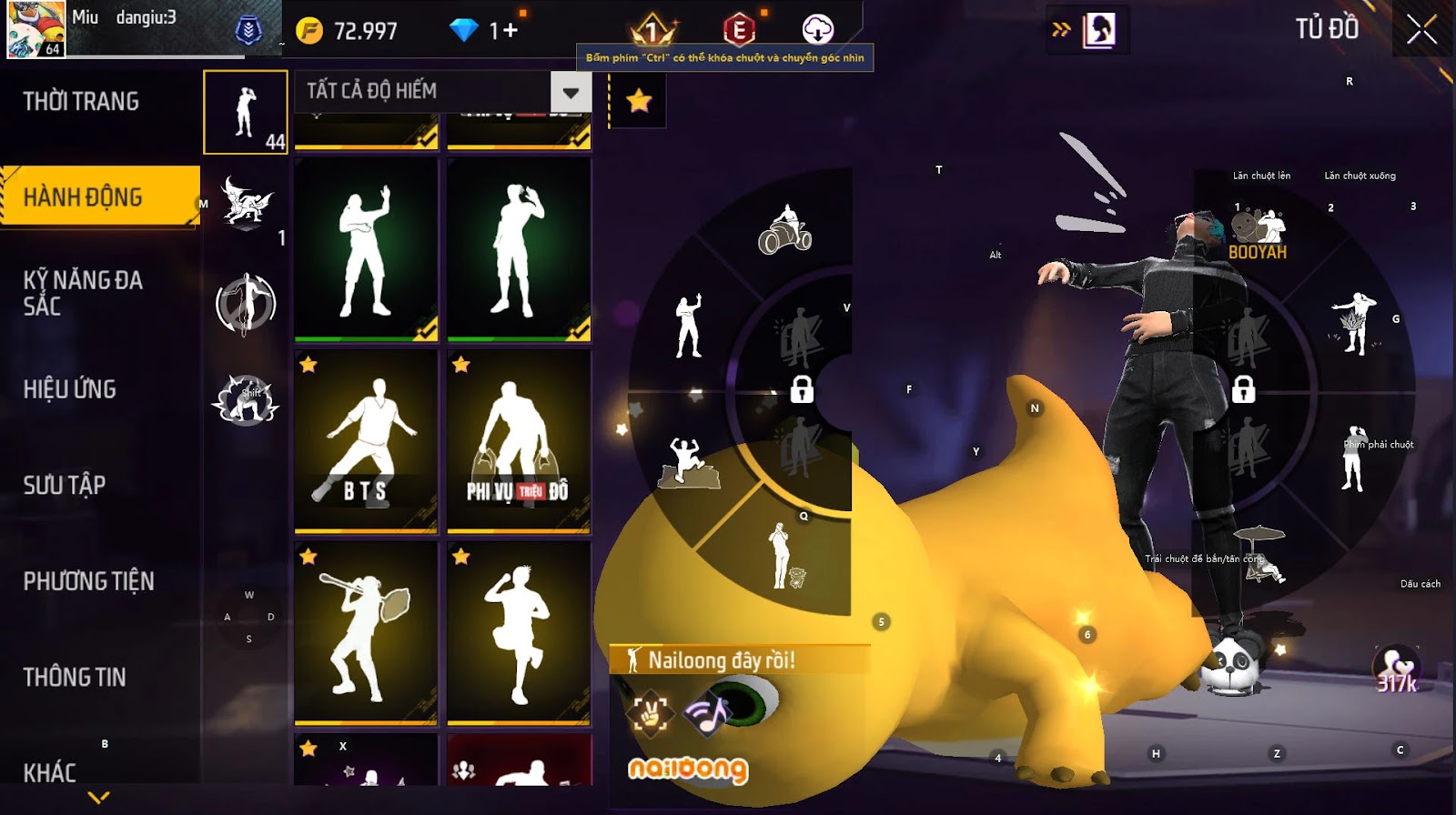1456x815 pixels.
Task: Open the Hiệu Ứng category
Action: click(70, 389)
